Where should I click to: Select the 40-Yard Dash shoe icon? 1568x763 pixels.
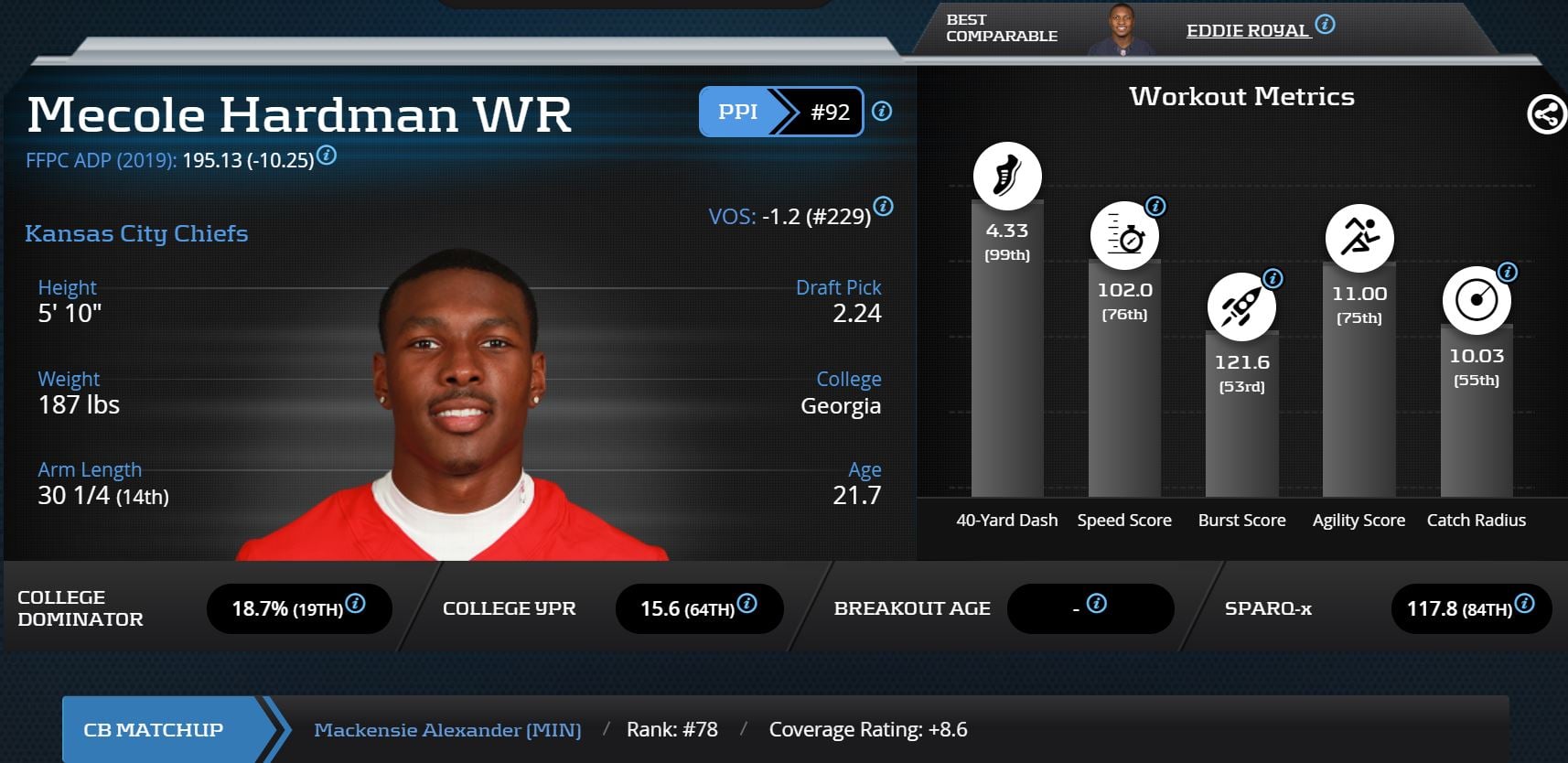pyautogui.click(x=1007, y=176)
